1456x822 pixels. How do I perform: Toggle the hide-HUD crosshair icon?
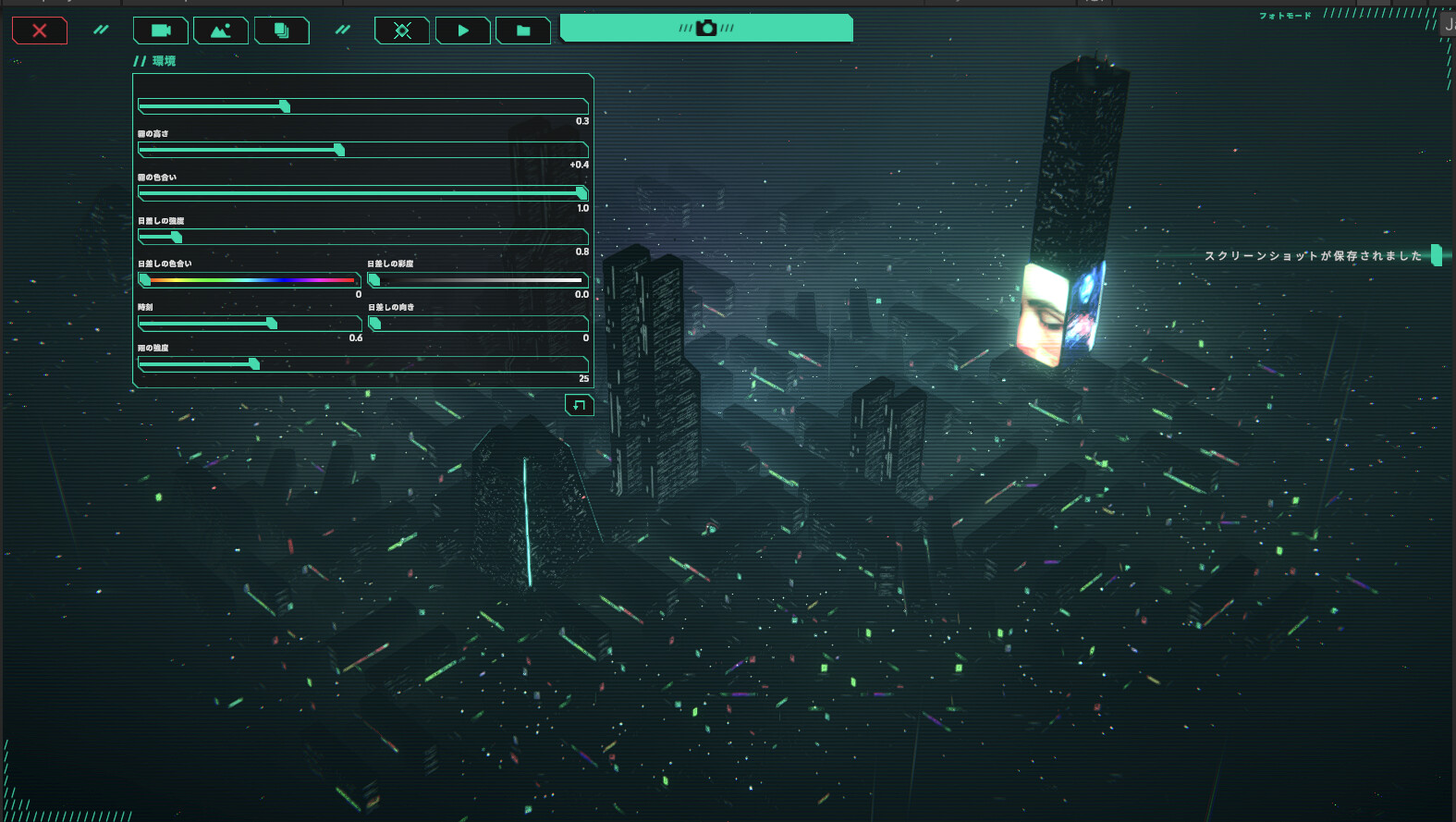click(401, 31)
